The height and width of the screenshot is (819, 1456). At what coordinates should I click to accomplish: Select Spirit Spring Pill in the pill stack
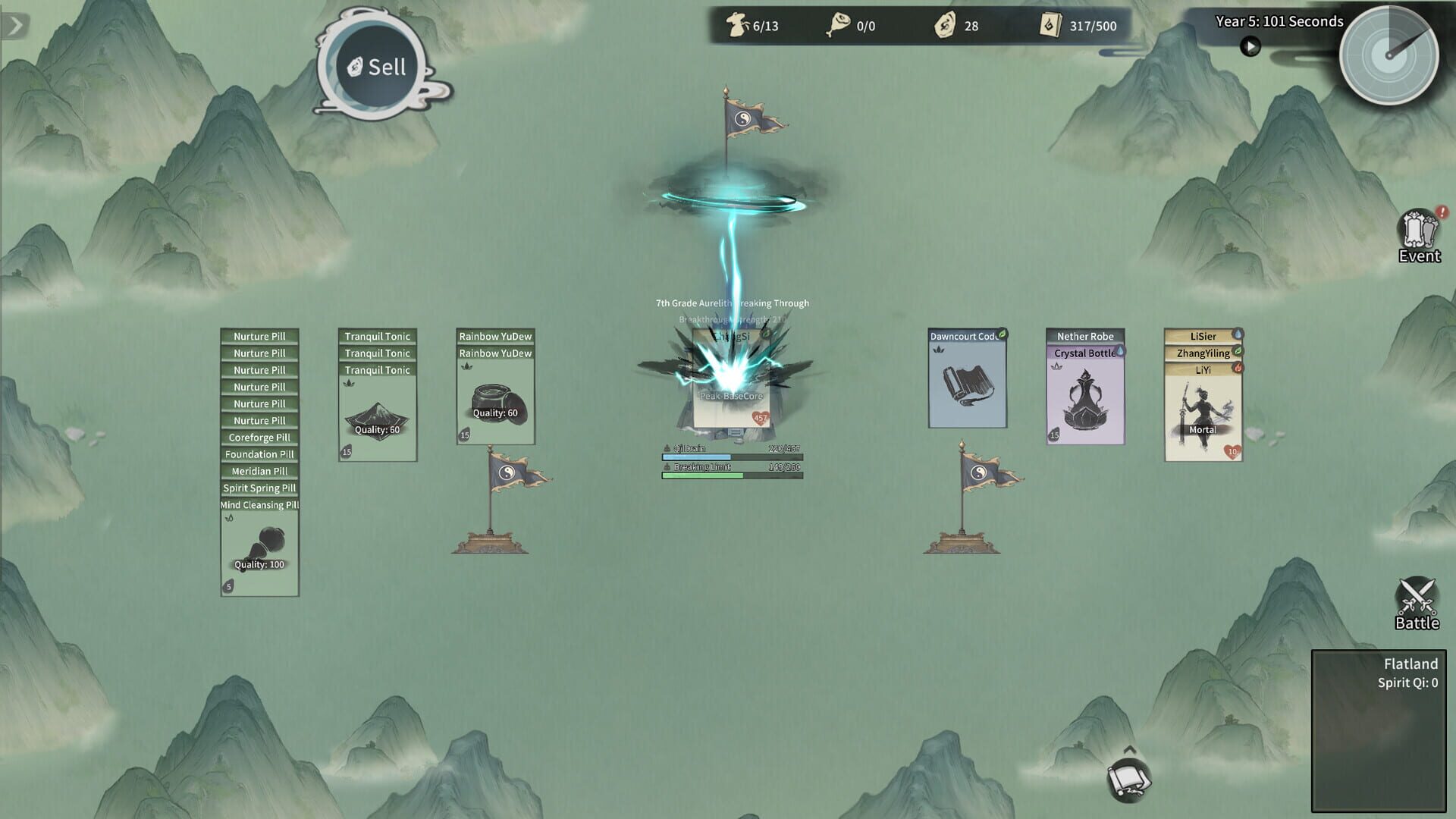pos(259,488)
